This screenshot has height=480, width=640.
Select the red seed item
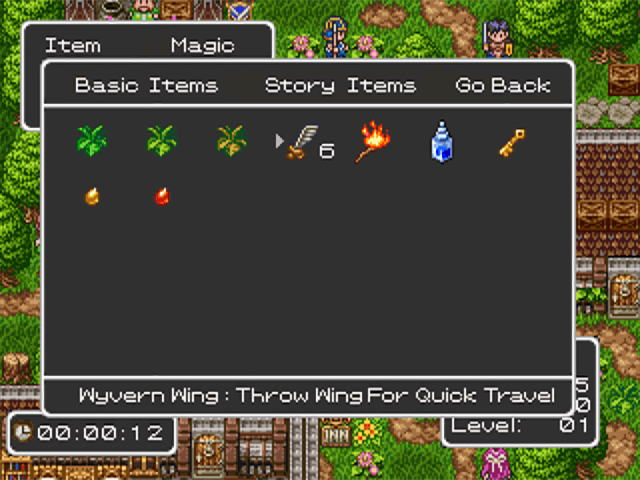click(x=162, y=196)
